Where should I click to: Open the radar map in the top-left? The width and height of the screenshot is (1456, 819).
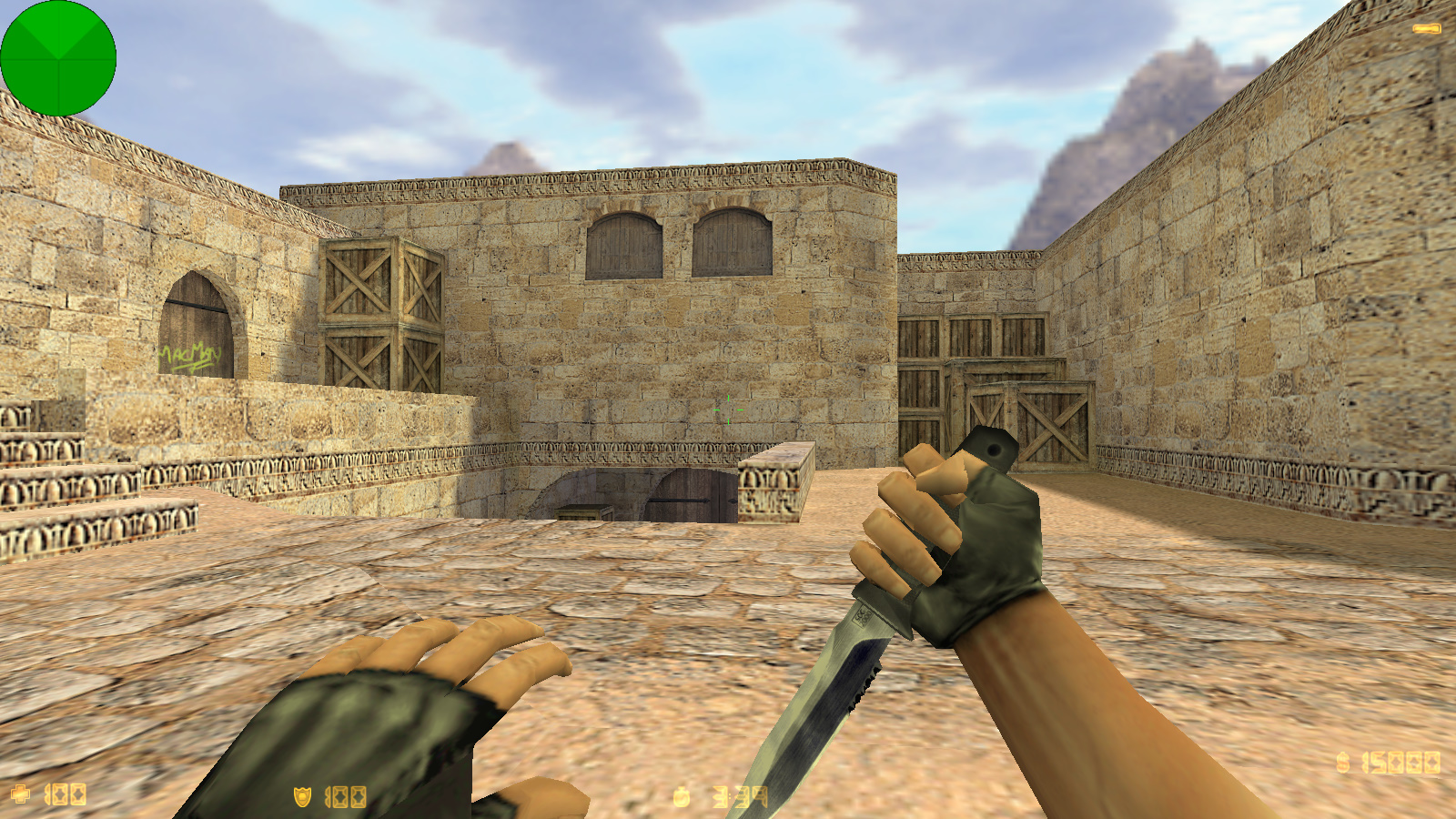point(60,59)
